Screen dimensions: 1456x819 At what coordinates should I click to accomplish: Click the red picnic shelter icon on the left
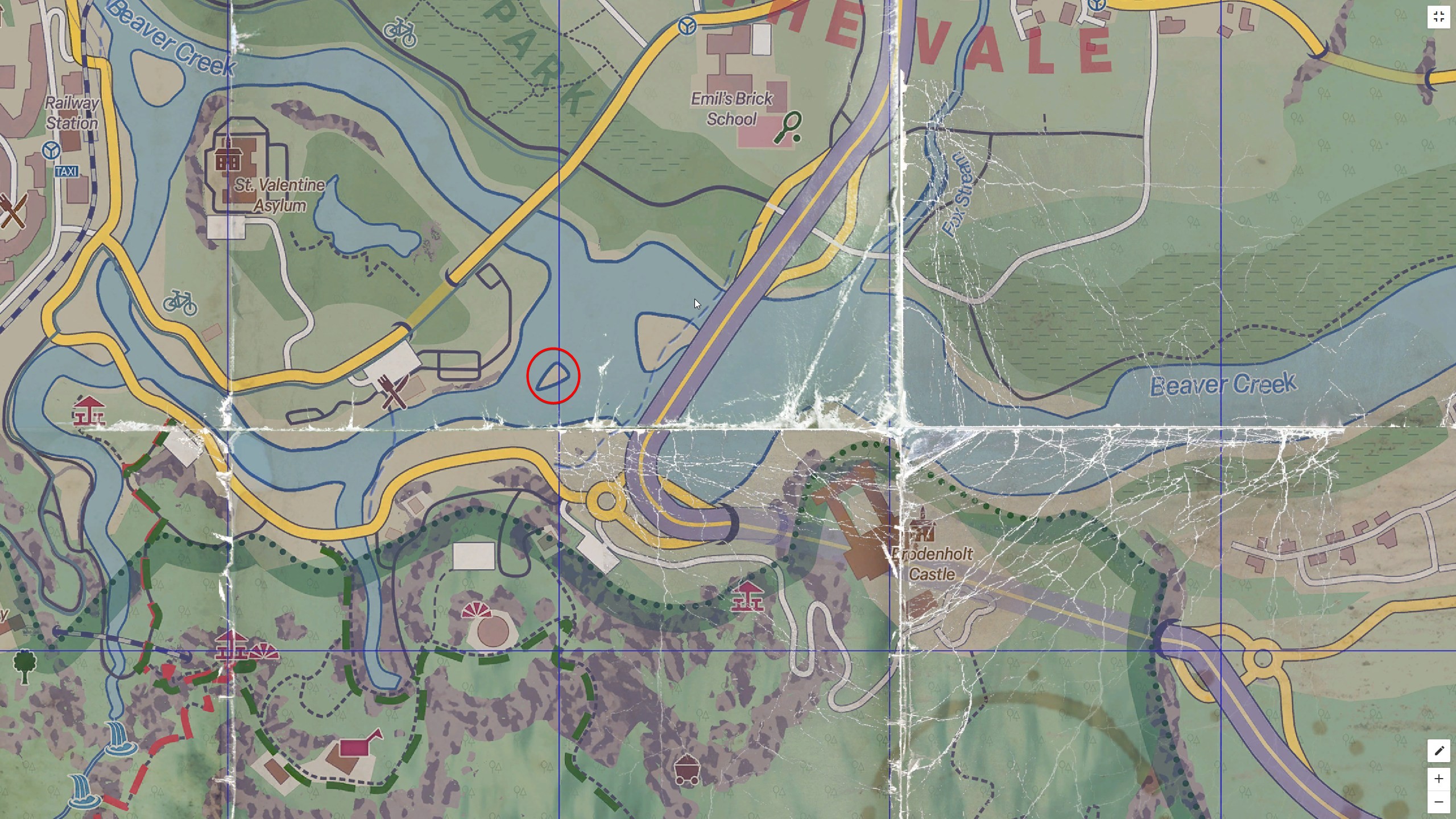[x=88, y=411]
